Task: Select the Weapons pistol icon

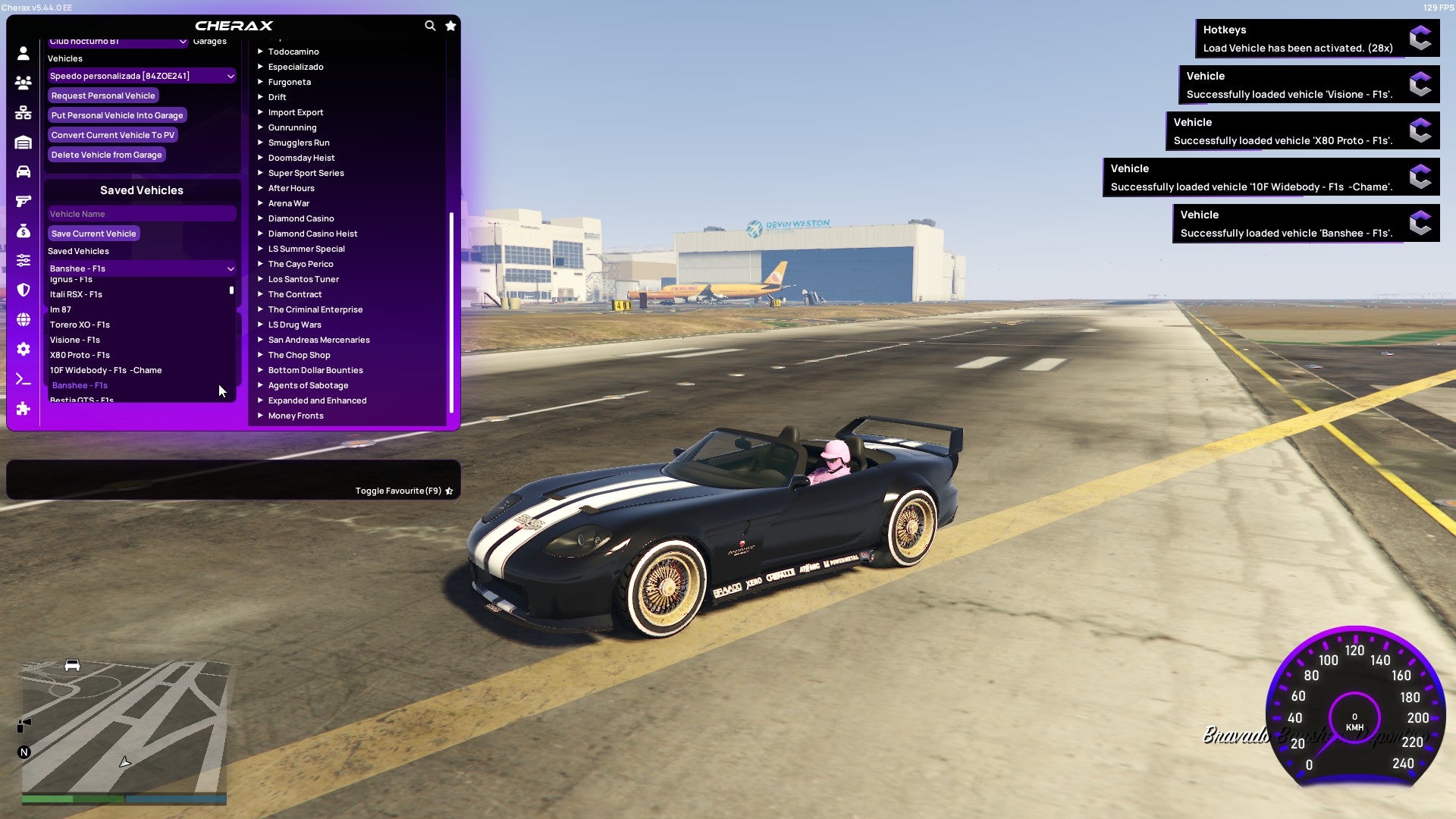Action: pos(23,200)
